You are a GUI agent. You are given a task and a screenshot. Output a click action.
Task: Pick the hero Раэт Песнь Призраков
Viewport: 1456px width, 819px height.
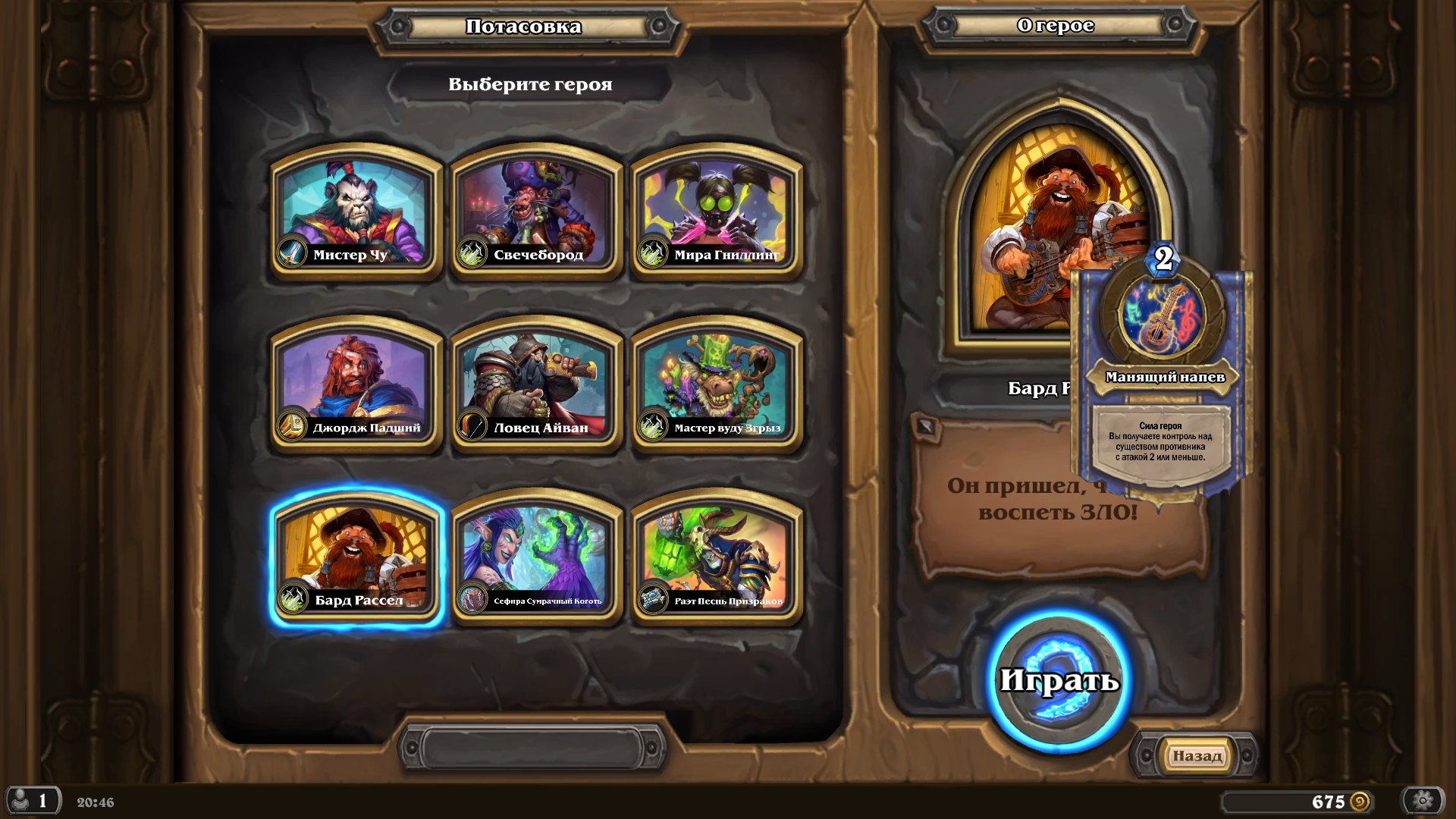(716, 558)
